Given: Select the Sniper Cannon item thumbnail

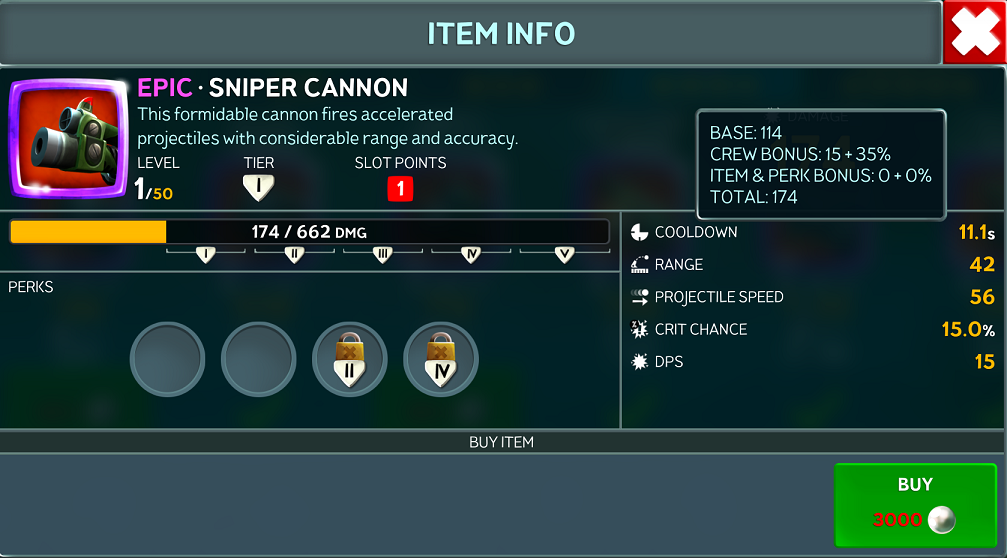Looking at the screenshot, I should tap(70, 136).
